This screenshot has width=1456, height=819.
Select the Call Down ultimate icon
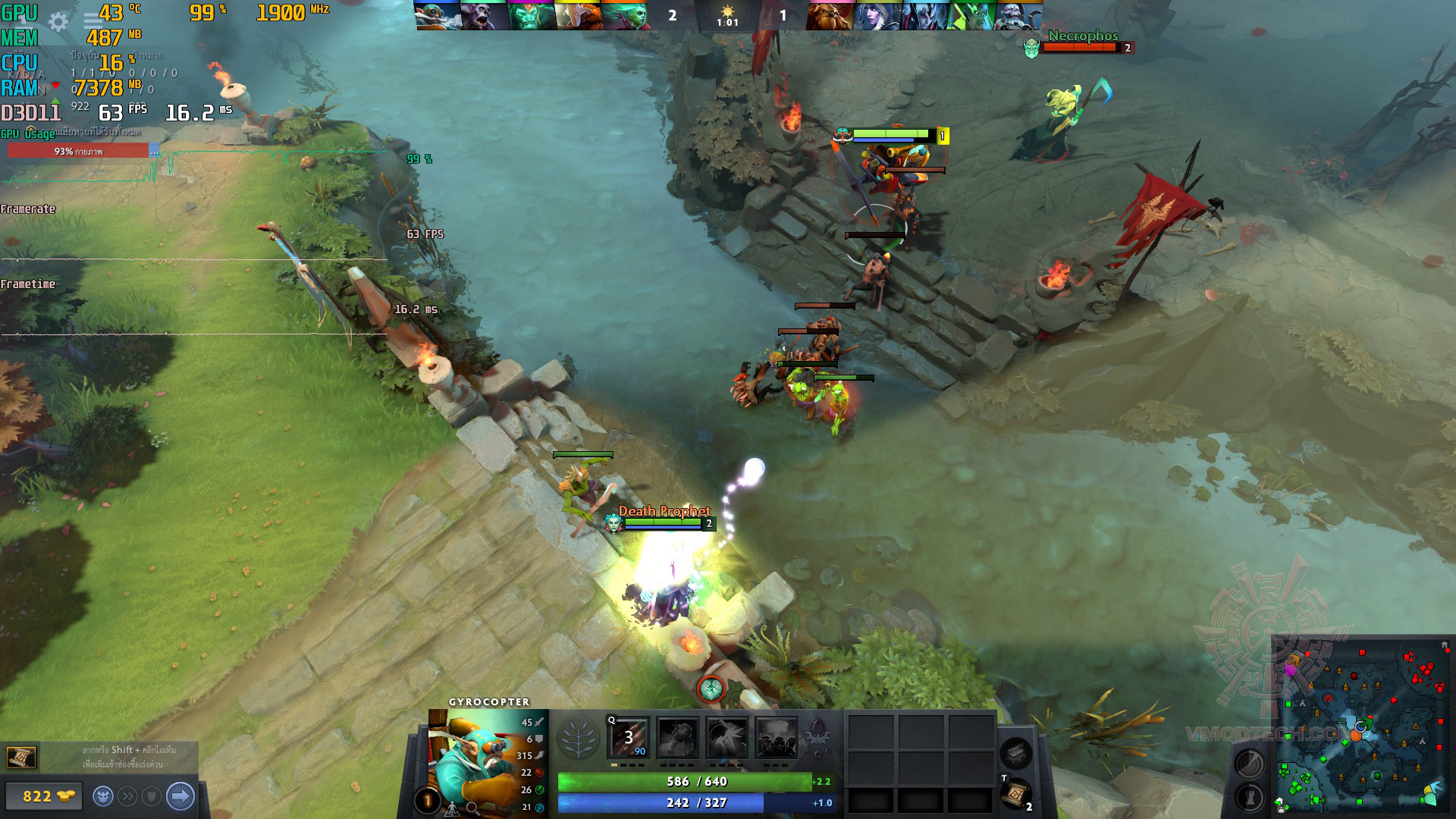(x=776, y=738)
